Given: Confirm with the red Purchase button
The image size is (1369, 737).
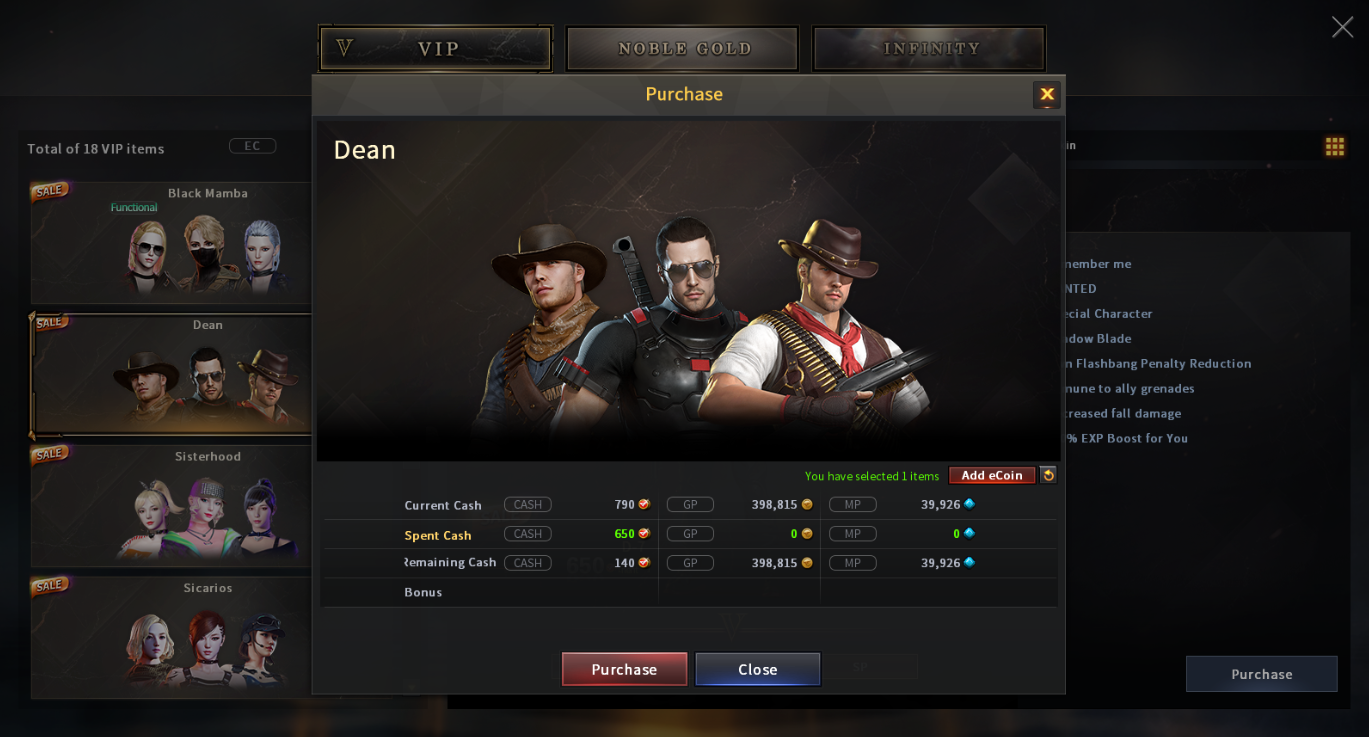Looking at the screenshot, I should (x=624, y=669).
